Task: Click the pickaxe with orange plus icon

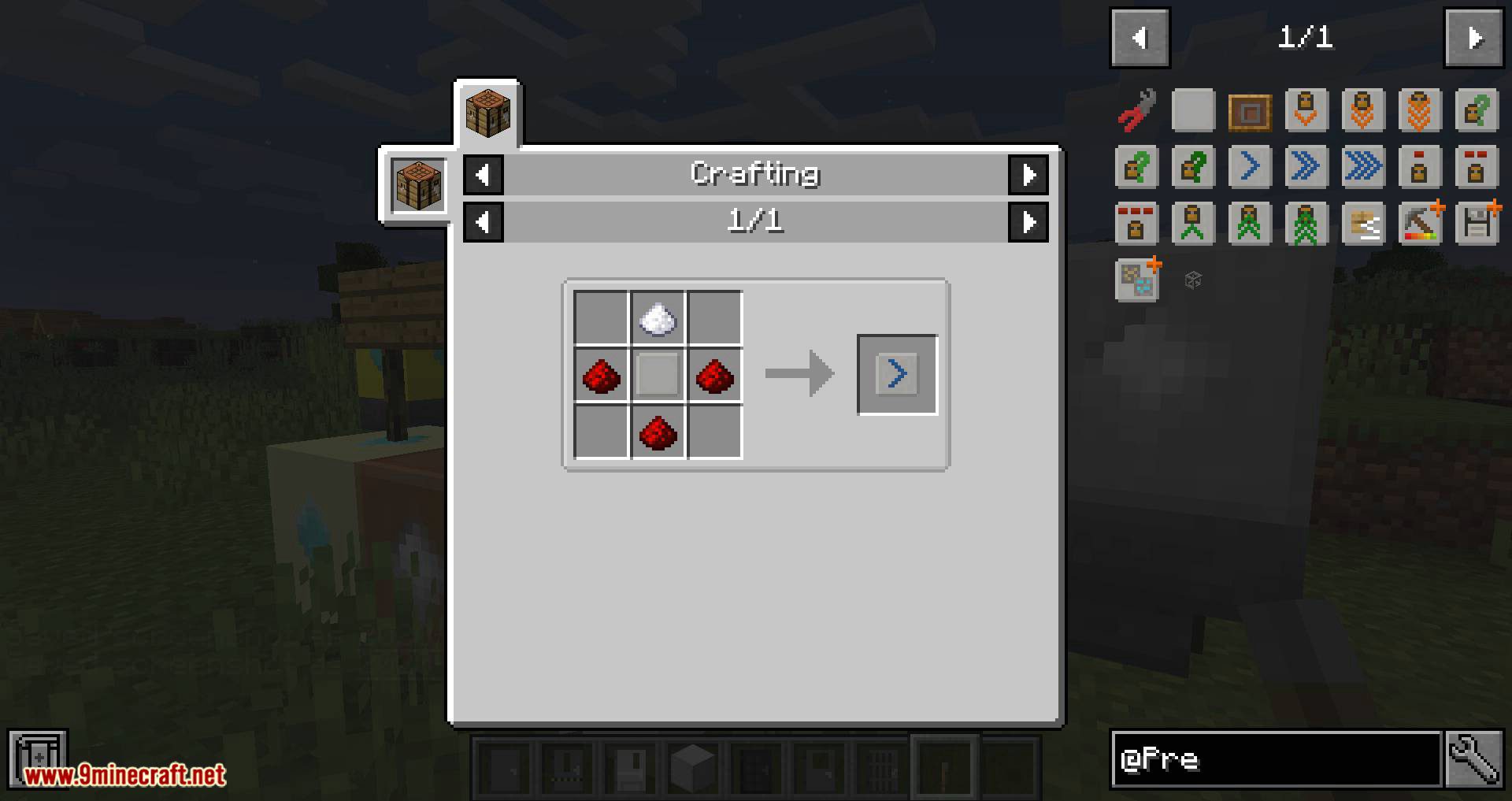Action: point(1420,223)
